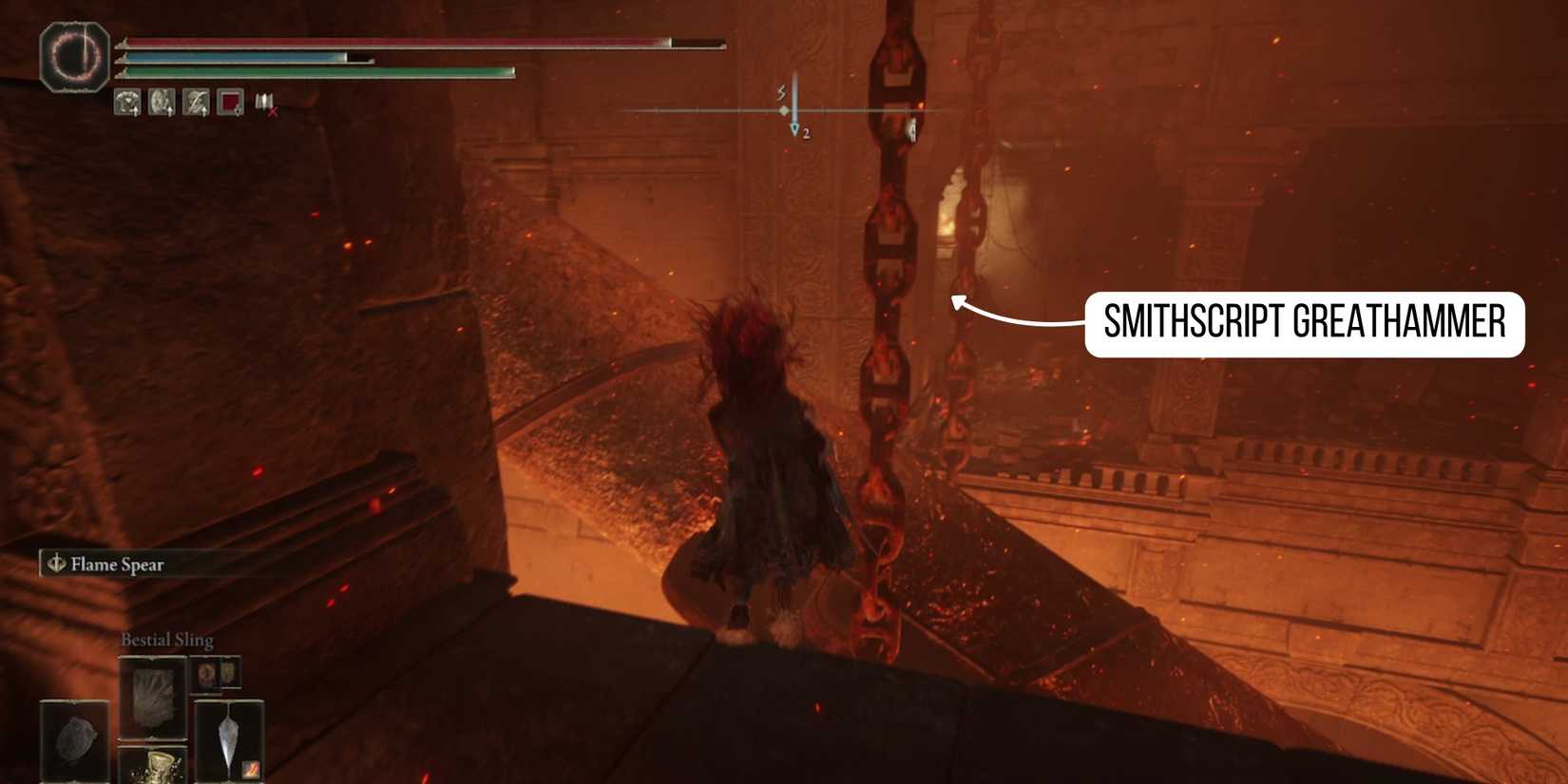Screen dimensions: 1568x784
Task: Click the armor upgrade status icon
Action: pyautogui.click(x=126, y=103)
